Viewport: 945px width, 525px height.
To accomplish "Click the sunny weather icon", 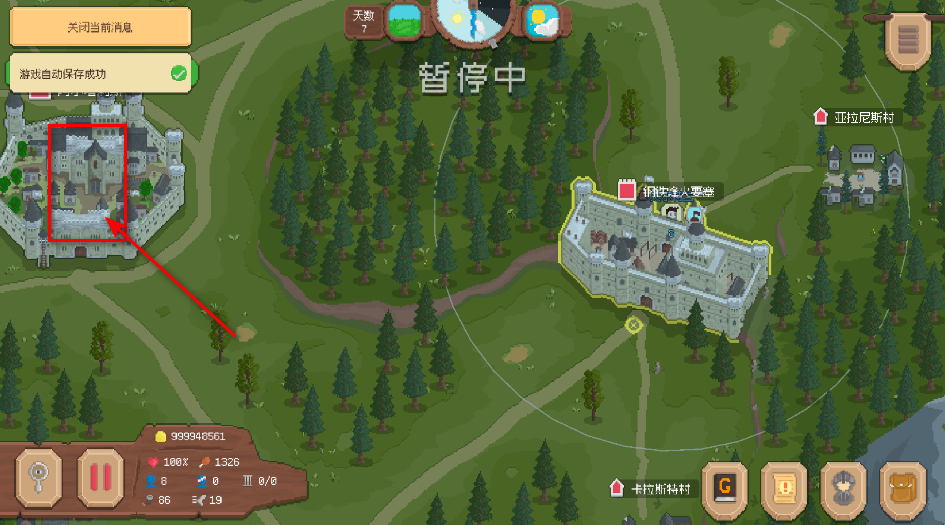I will tap(541, 20).
